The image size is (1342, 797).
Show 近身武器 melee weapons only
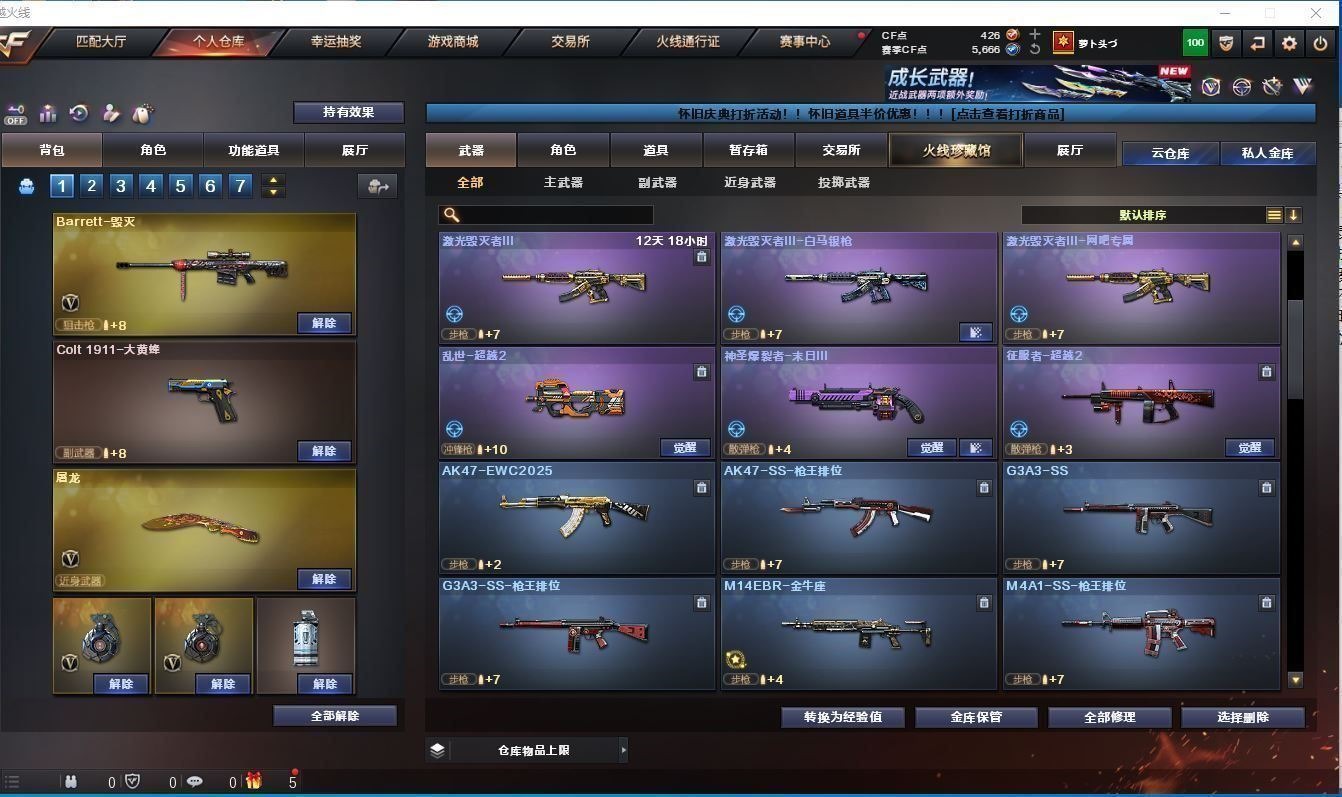tap(749, 183)
